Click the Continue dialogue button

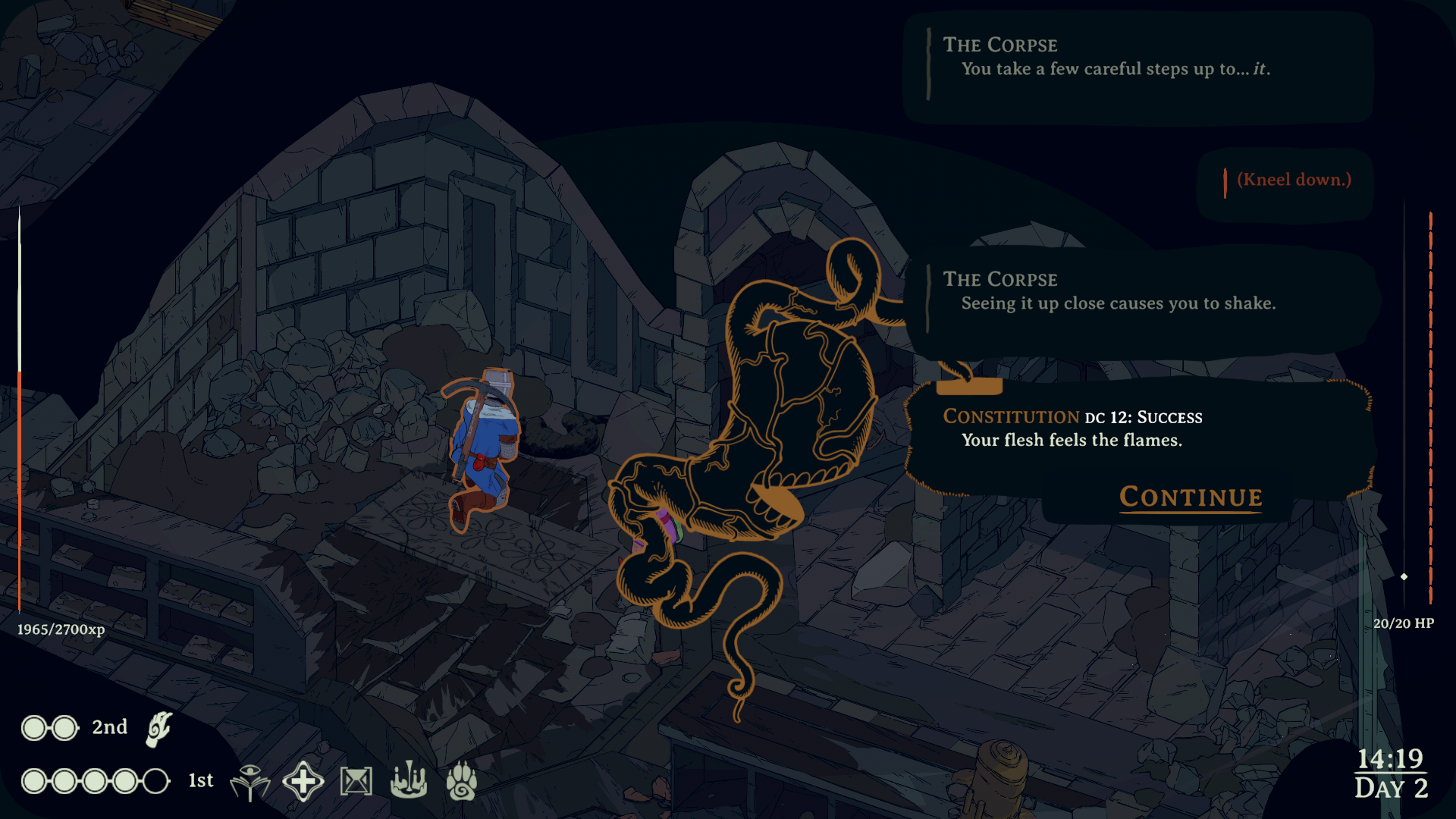click(x=1191, y=497)
